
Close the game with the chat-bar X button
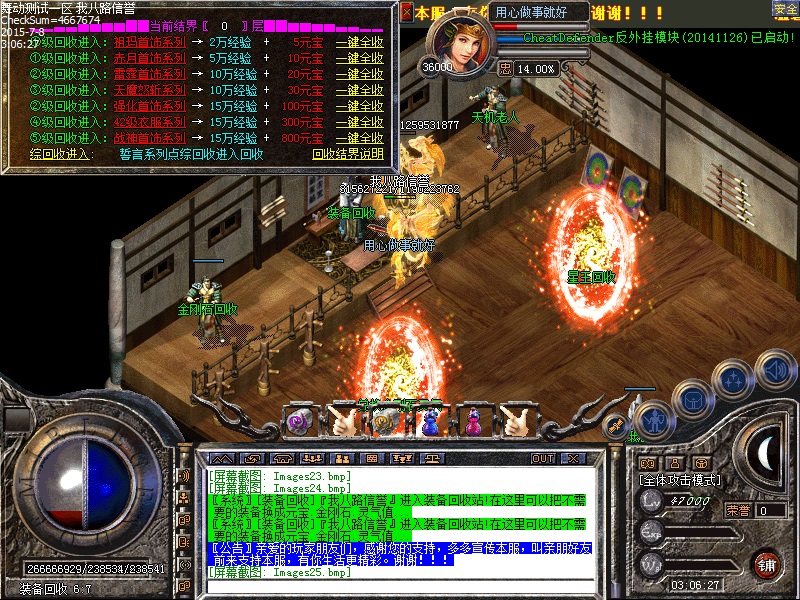coord(574,458)
